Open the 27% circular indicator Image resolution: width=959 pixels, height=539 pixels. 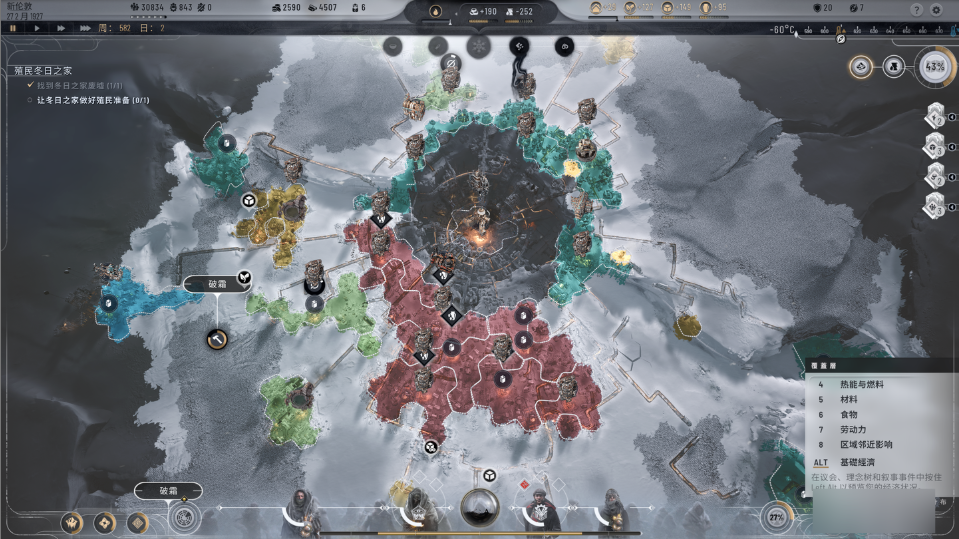click(x=776, y=517)
